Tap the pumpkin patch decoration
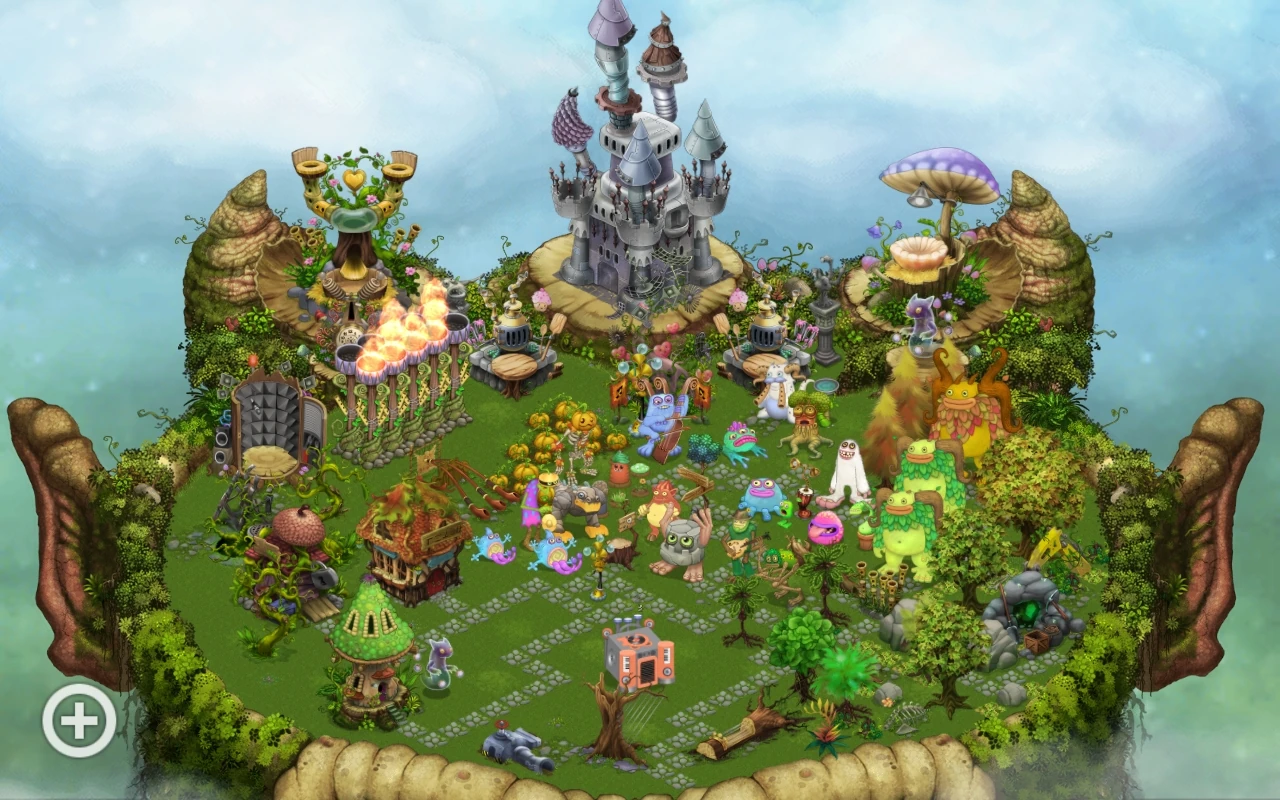 (x=560, y=440)
